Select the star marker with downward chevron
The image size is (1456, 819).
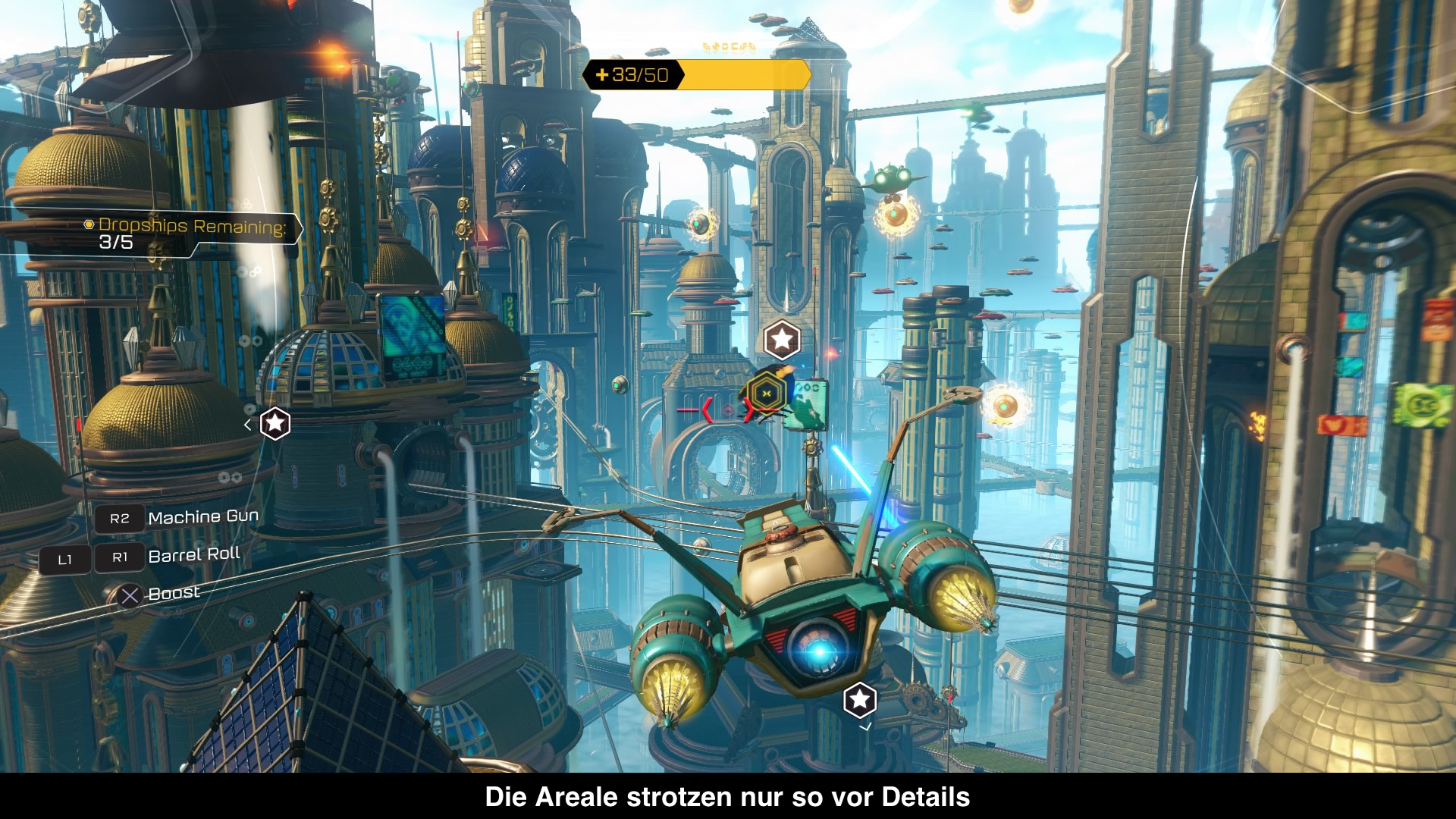coord(860,700)
